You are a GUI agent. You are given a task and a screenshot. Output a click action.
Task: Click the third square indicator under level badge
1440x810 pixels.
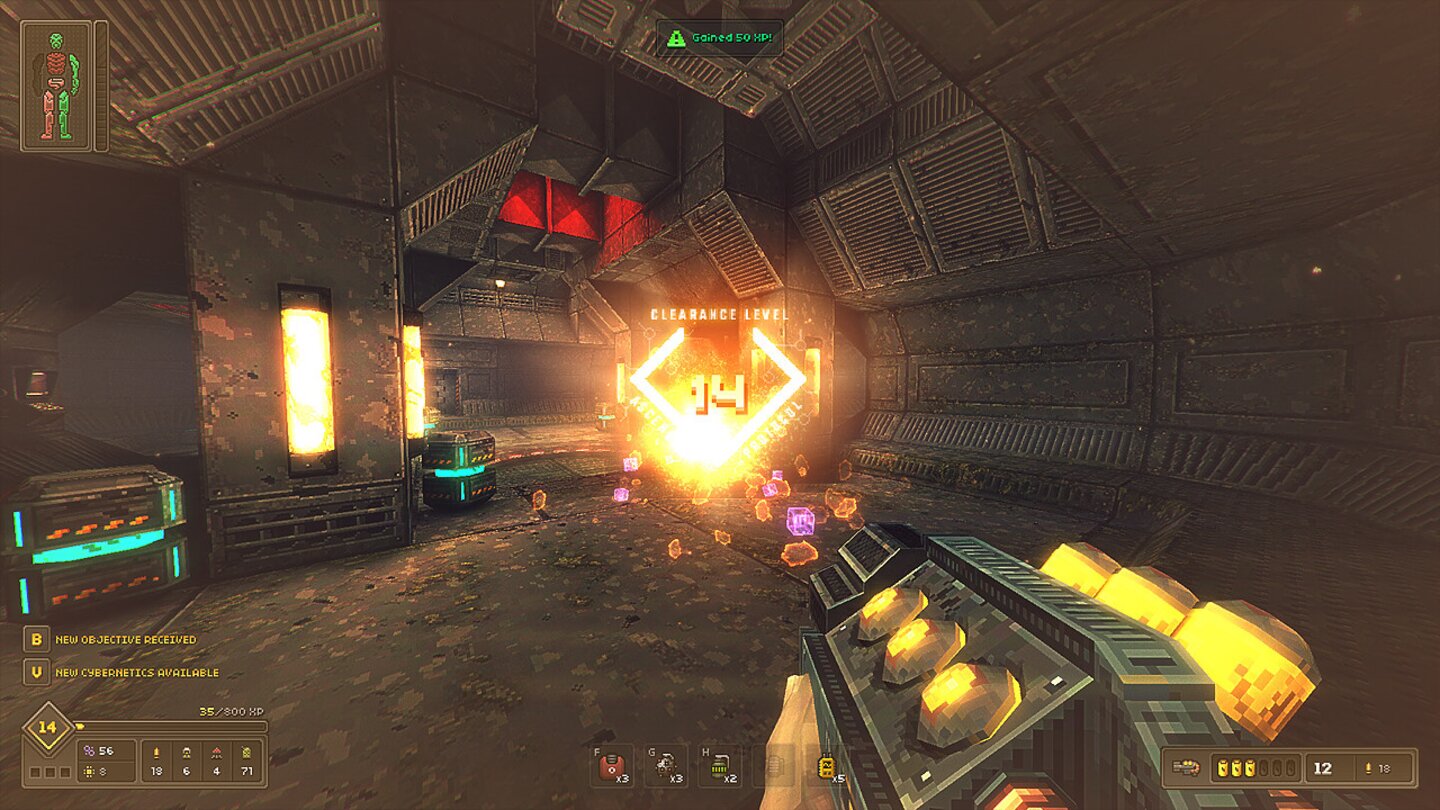point(64,772)
